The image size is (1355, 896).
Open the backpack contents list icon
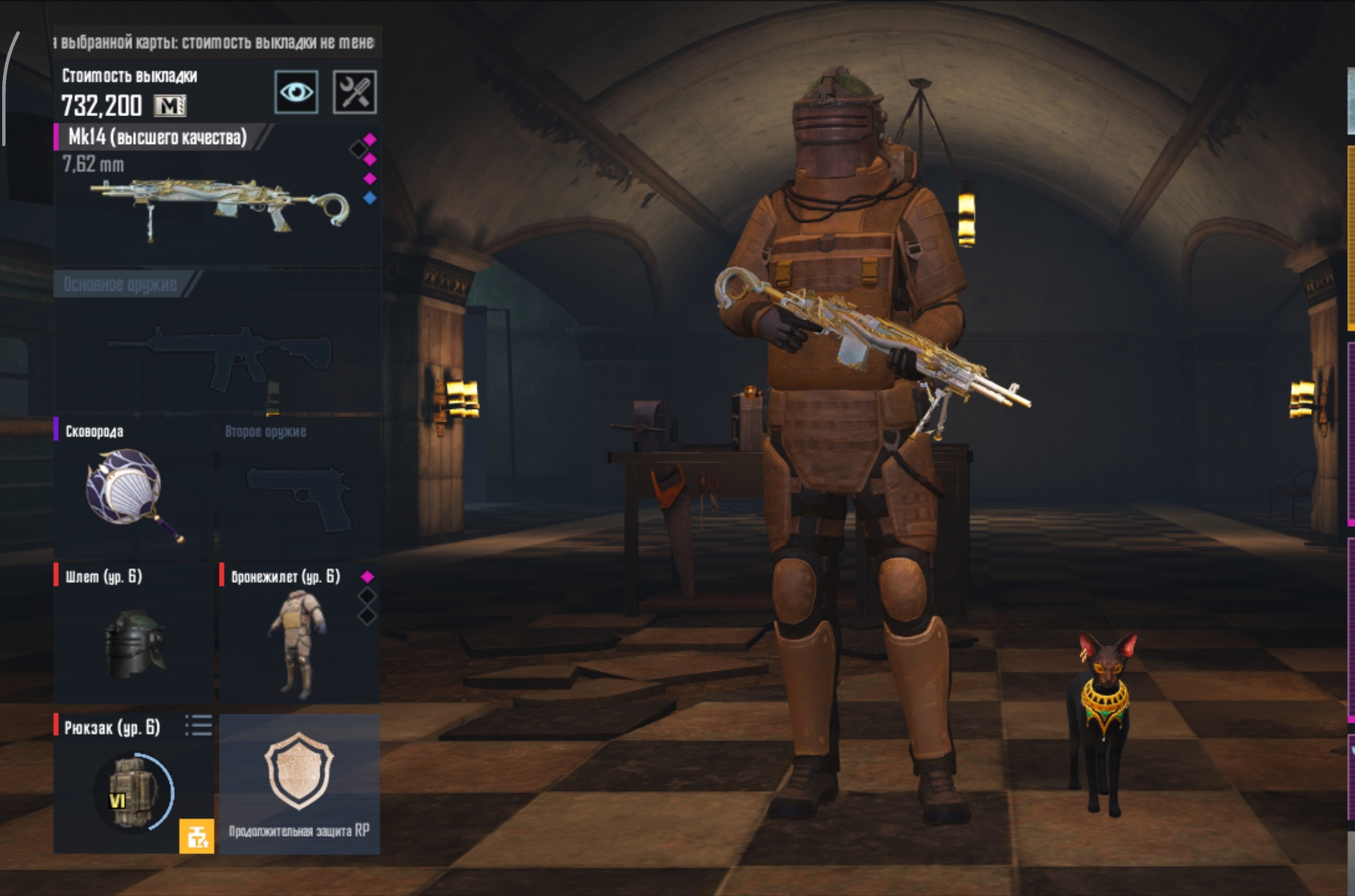click(198, 726)
